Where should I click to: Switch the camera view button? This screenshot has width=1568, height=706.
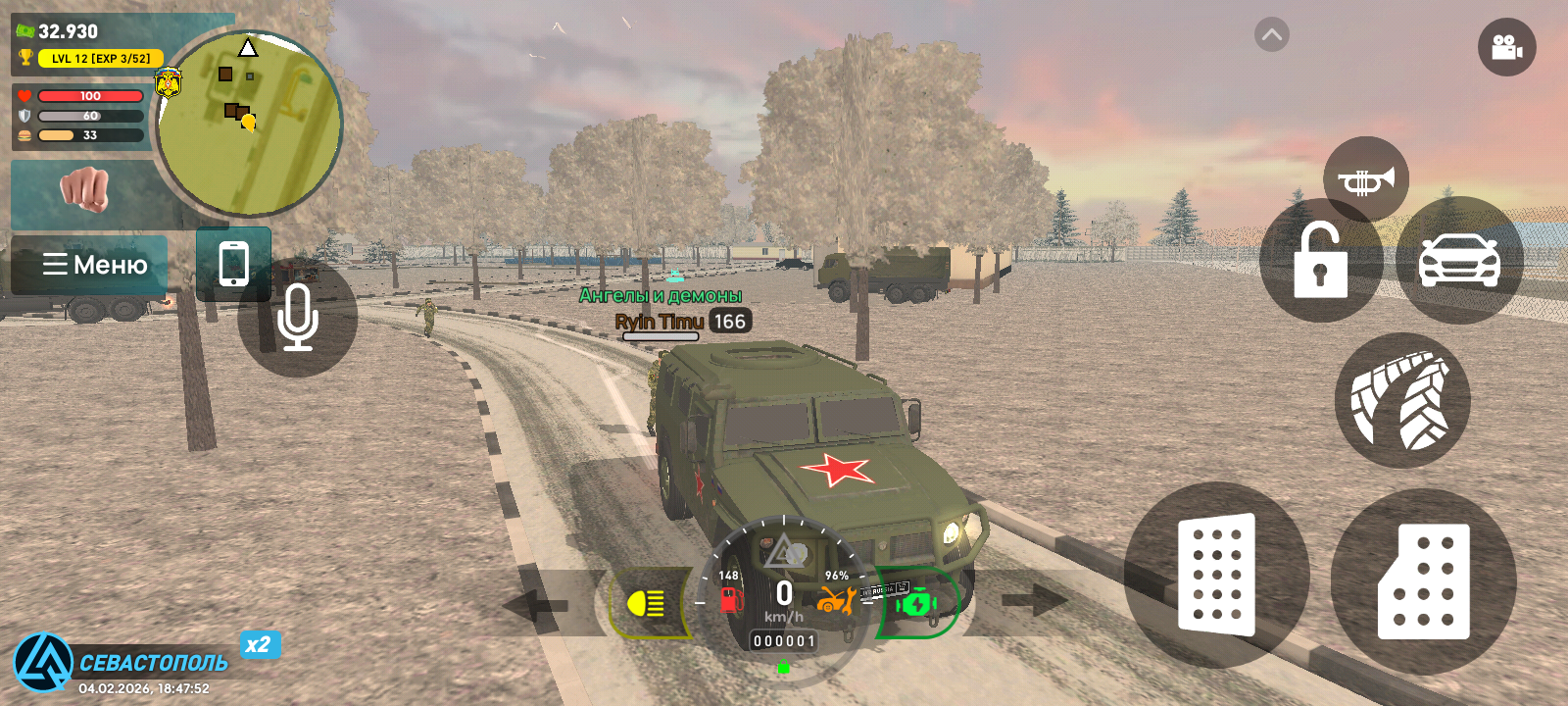pos(1506,47)
